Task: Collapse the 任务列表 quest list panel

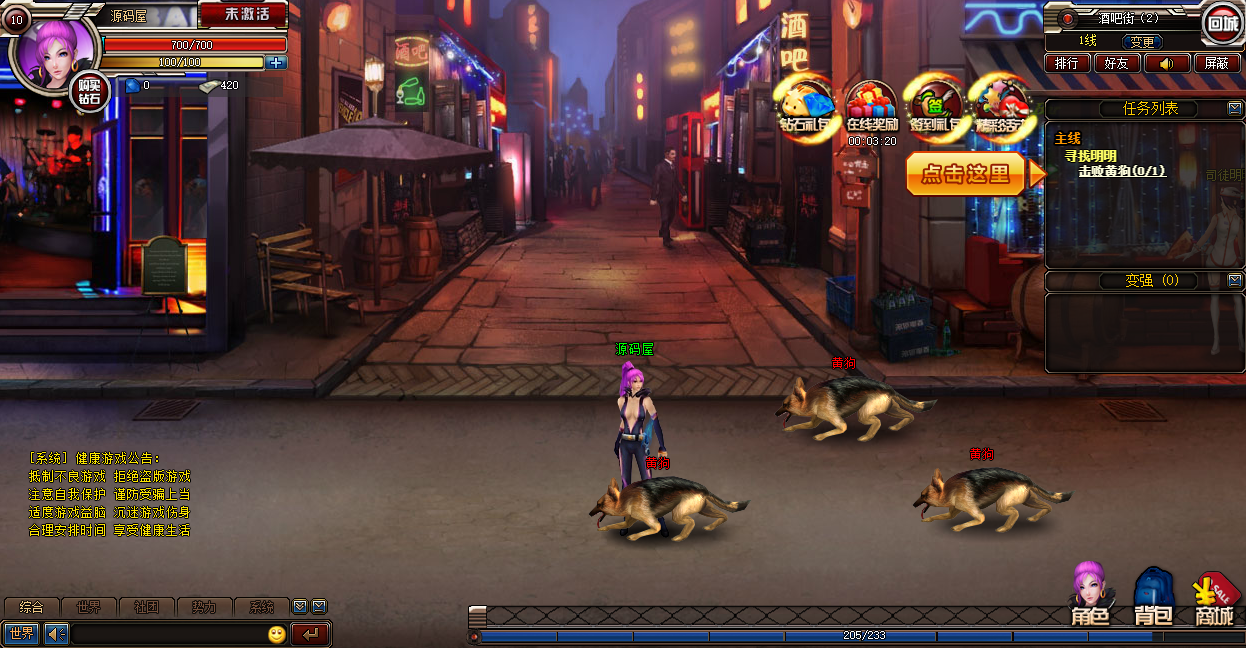Action: click(1234, 108)
